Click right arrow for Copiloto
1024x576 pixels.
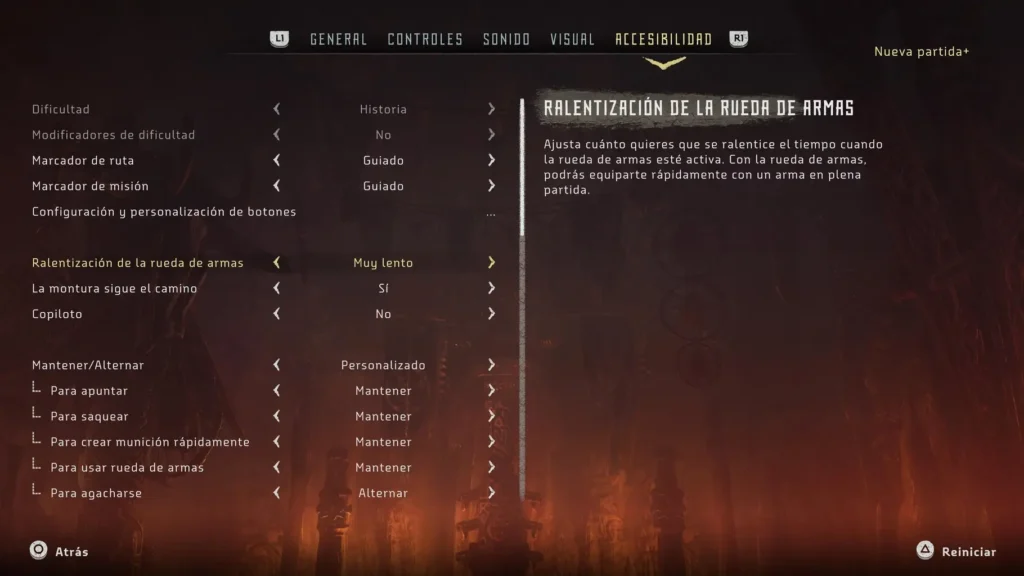491,314
